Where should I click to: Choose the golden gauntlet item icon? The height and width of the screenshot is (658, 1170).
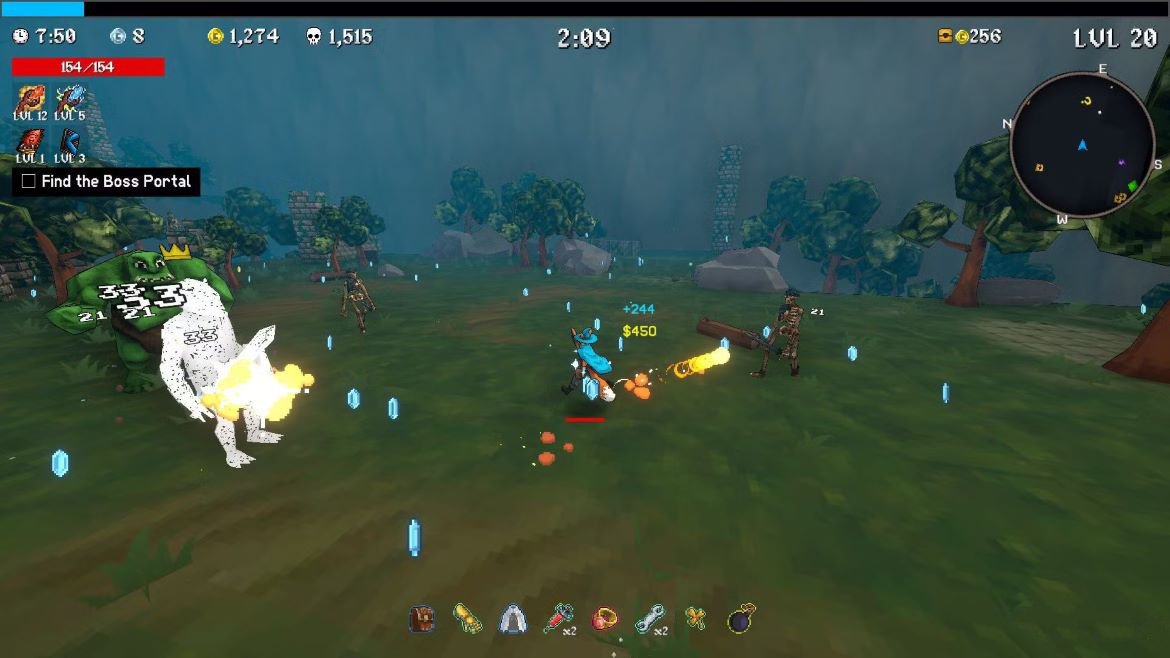click(467, 619)
